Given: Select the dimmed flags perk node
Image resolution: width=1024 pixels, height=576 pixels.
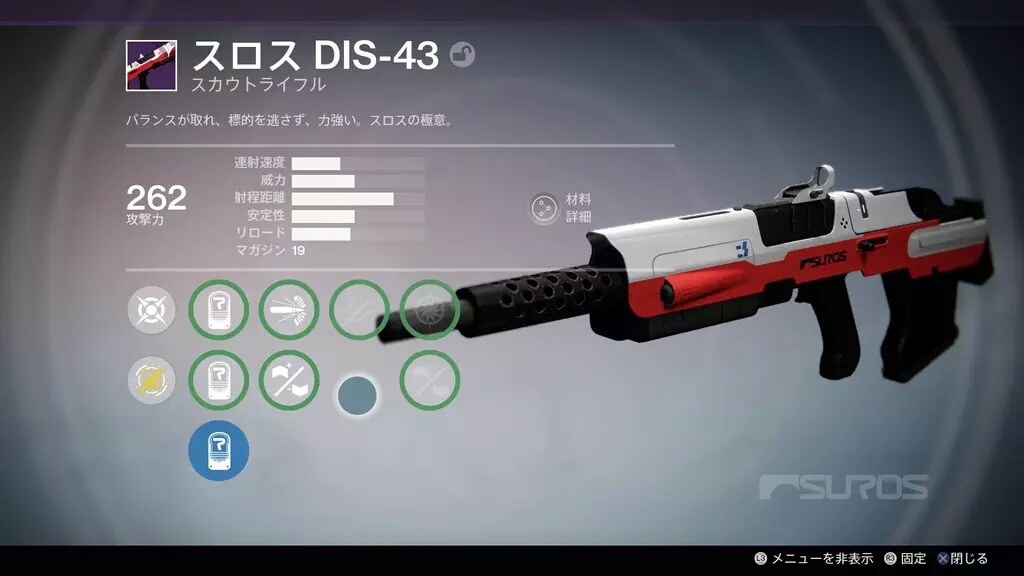Looking at the screenshot, I should (430, 380).
